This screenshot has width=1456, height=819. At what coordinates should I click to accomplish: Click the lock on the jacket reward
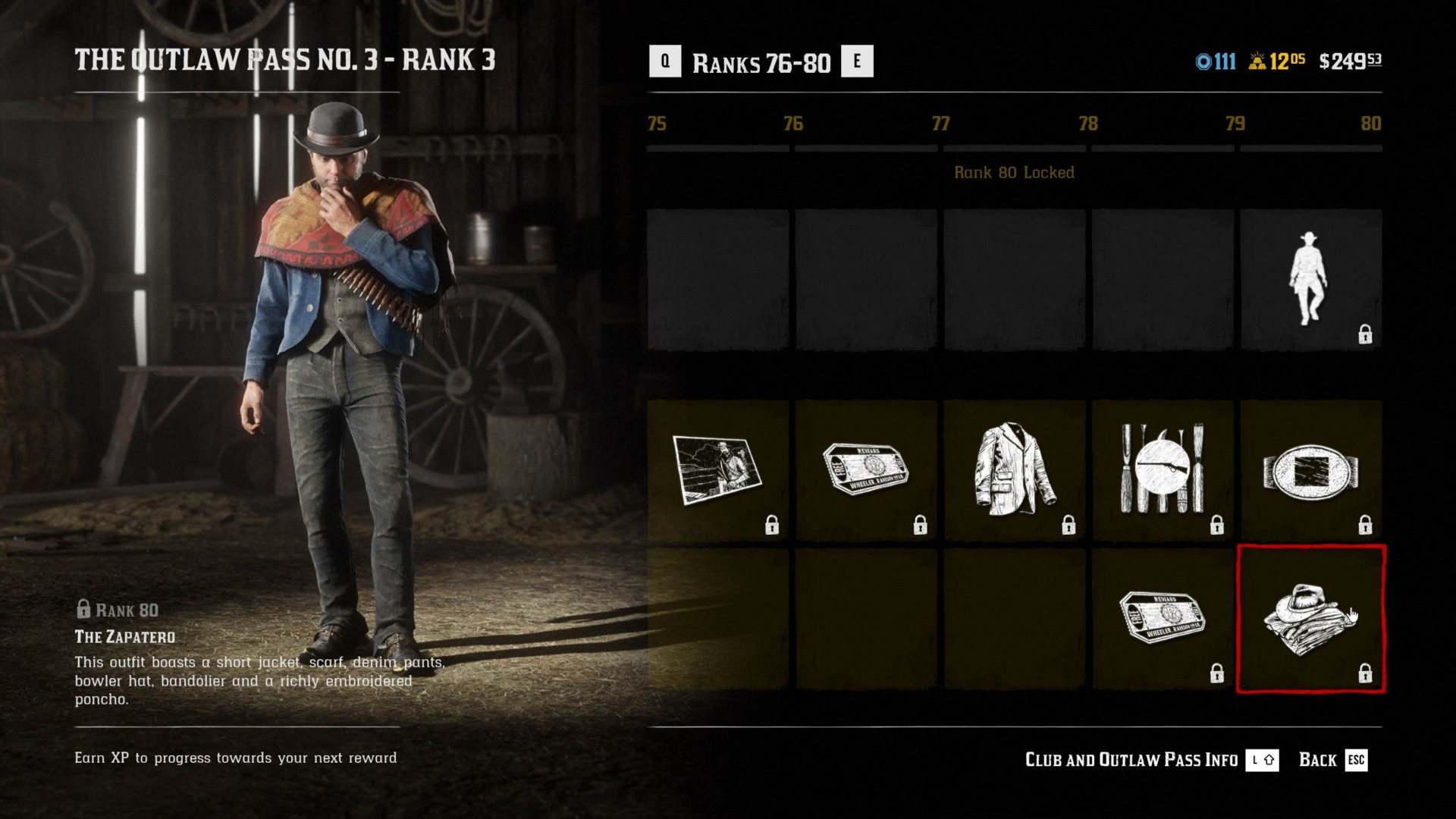[x=1069, y=525]
